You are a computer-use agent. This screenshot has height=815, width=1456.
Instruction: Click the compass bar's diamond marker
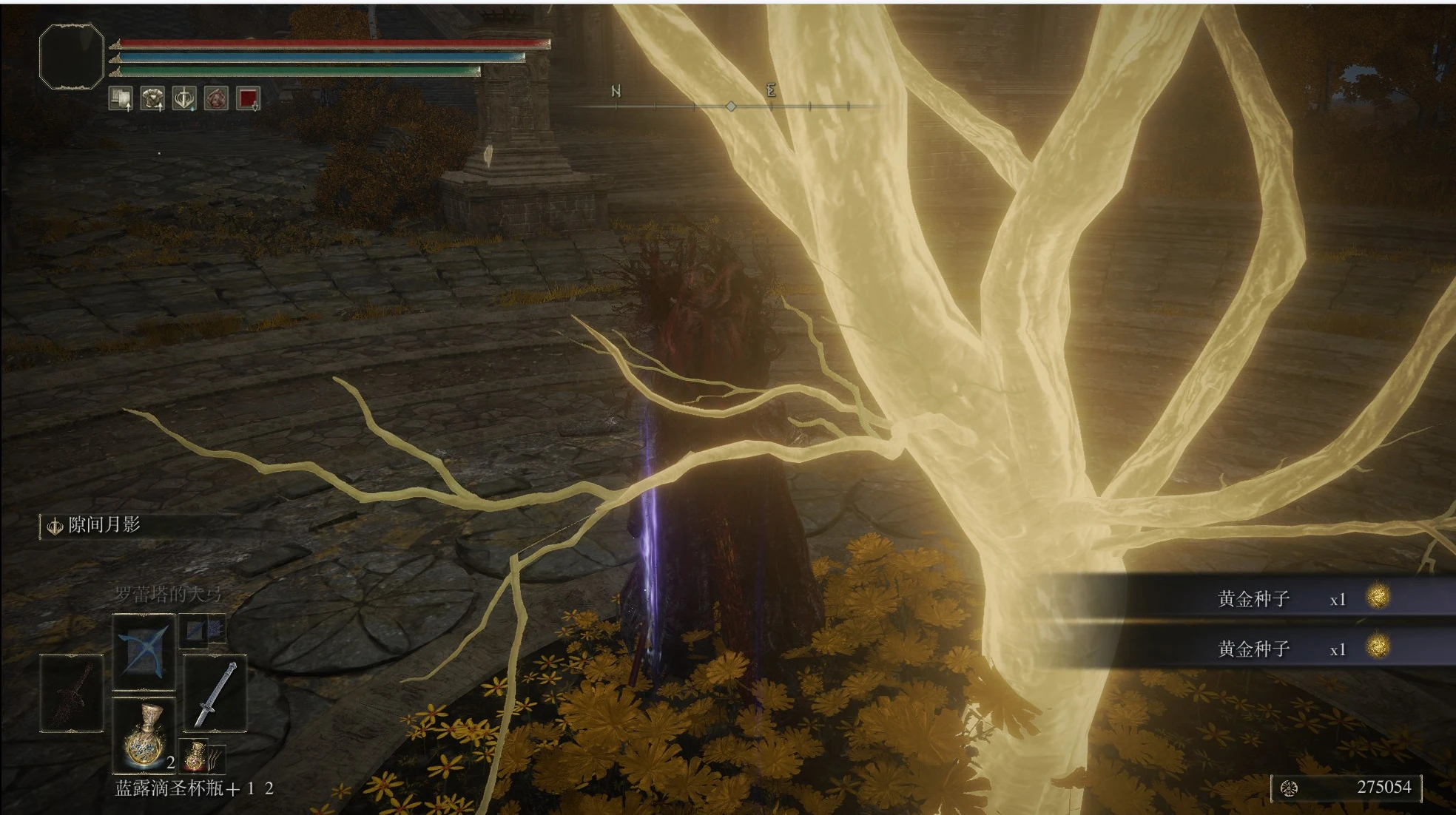[731, 106]
